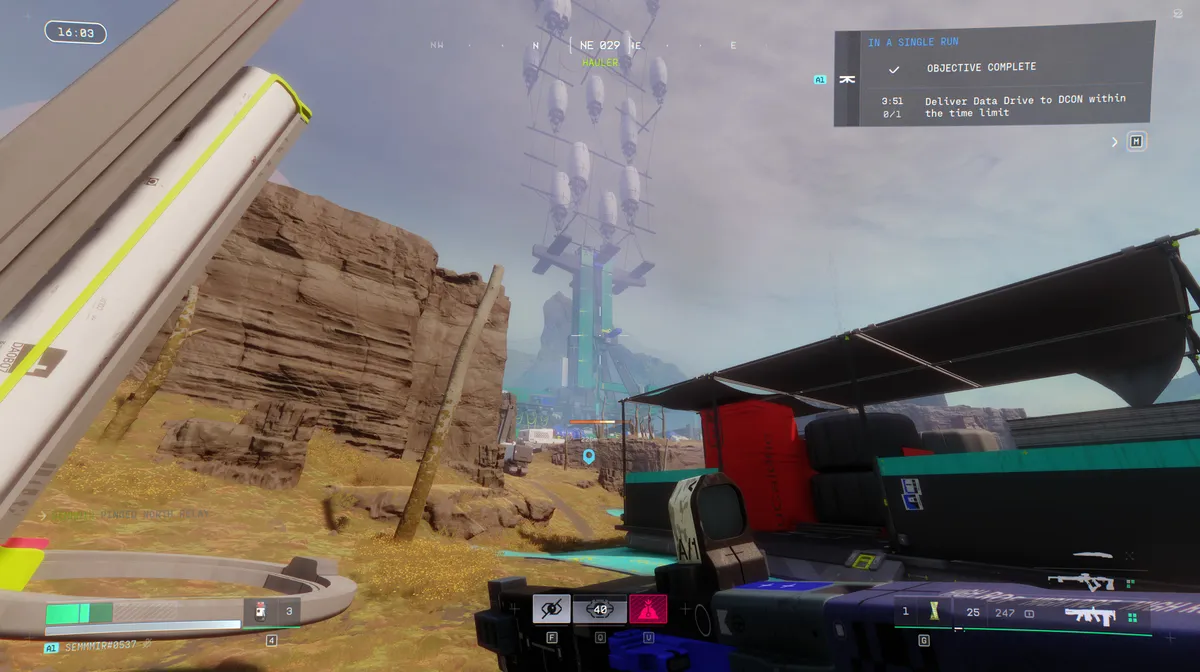The height and width of the screenshot is (672, 1200).
Task: Activate the crossed-out eye stealth ability
Action: 551,608
